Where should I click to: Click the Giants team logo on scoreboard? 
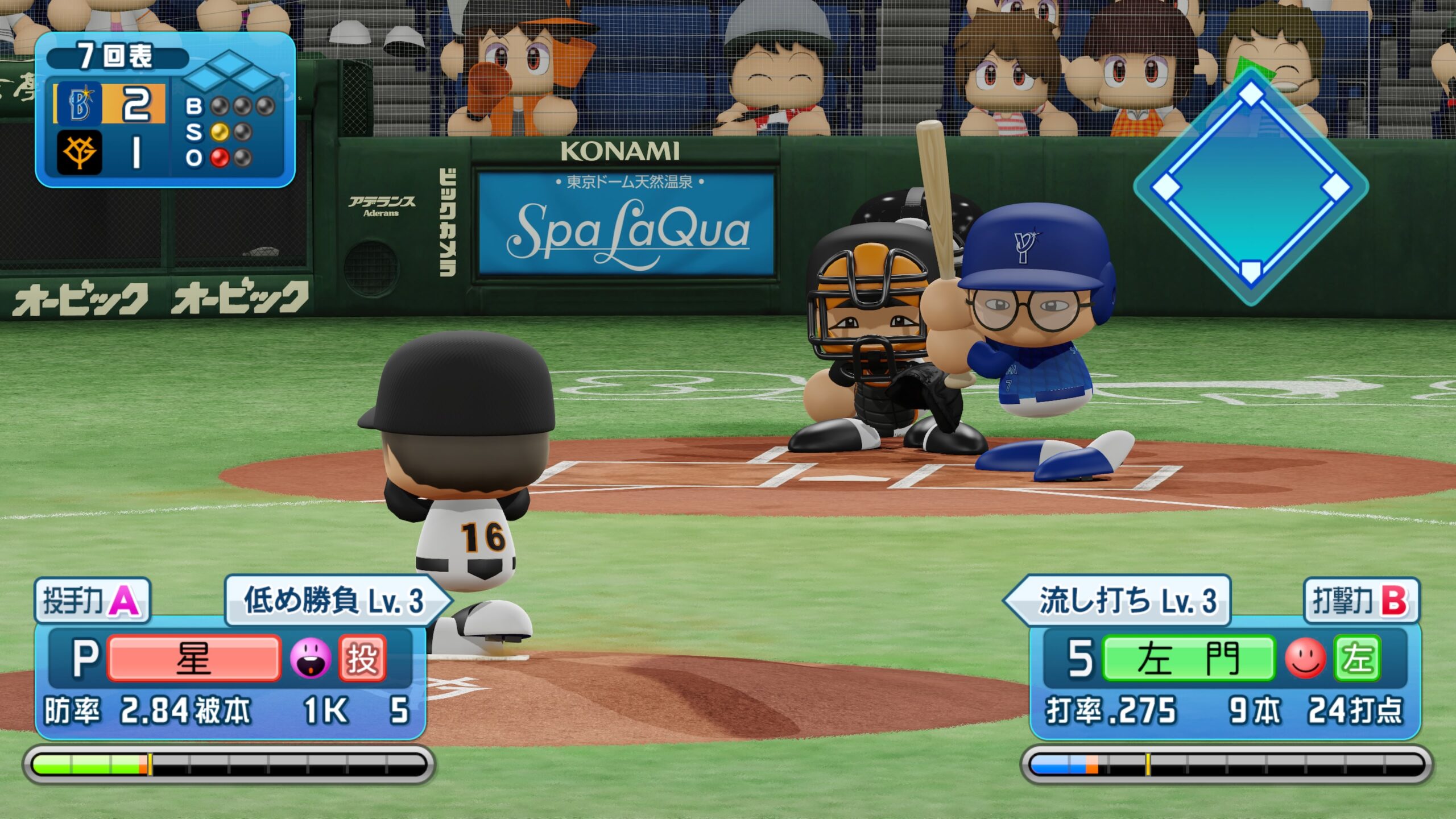click(x=79, y=152)
